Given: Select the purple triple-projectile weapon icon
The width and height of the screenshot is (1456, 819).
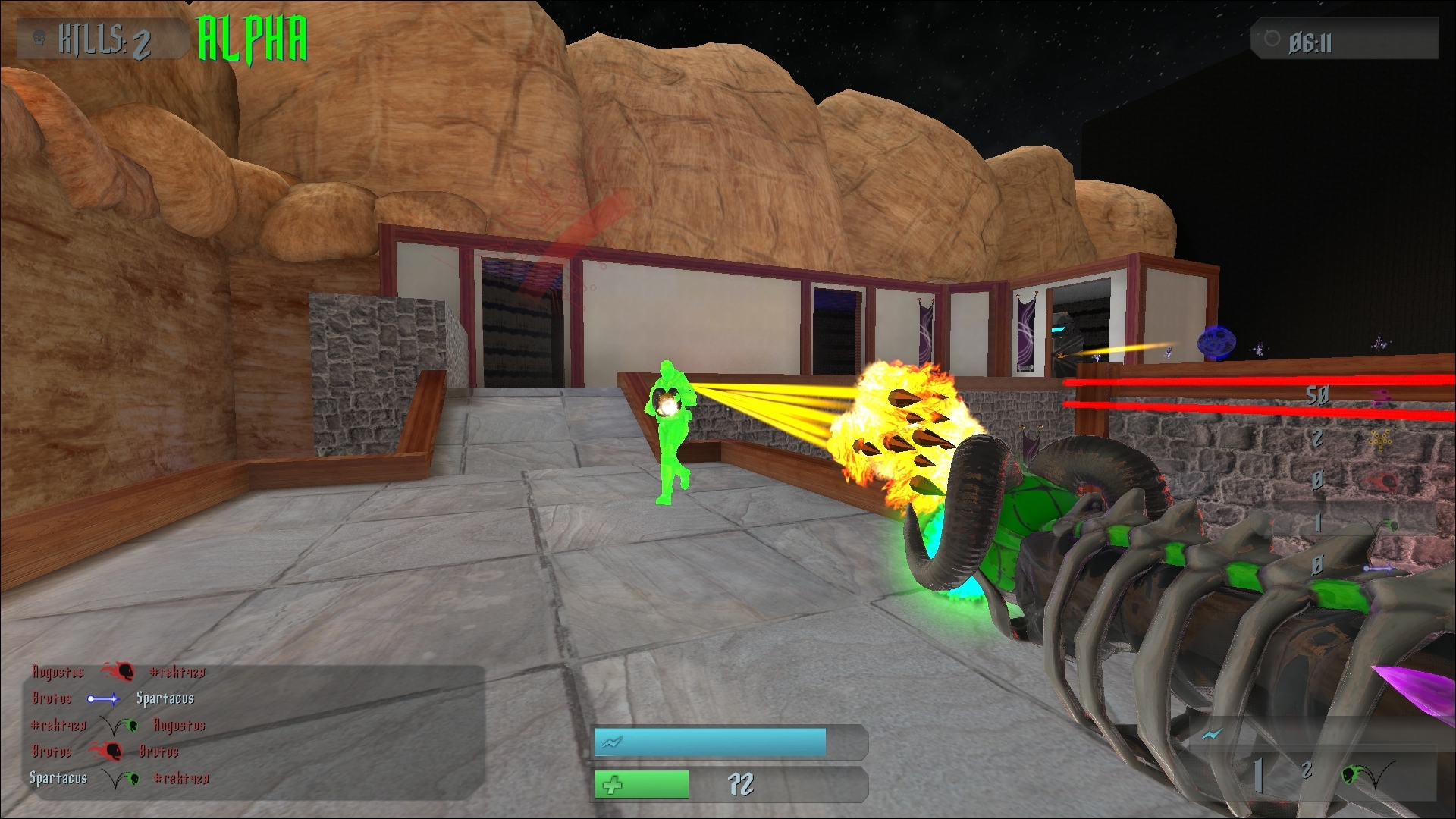Looking at the screenshot, I should click(1382, 397).
